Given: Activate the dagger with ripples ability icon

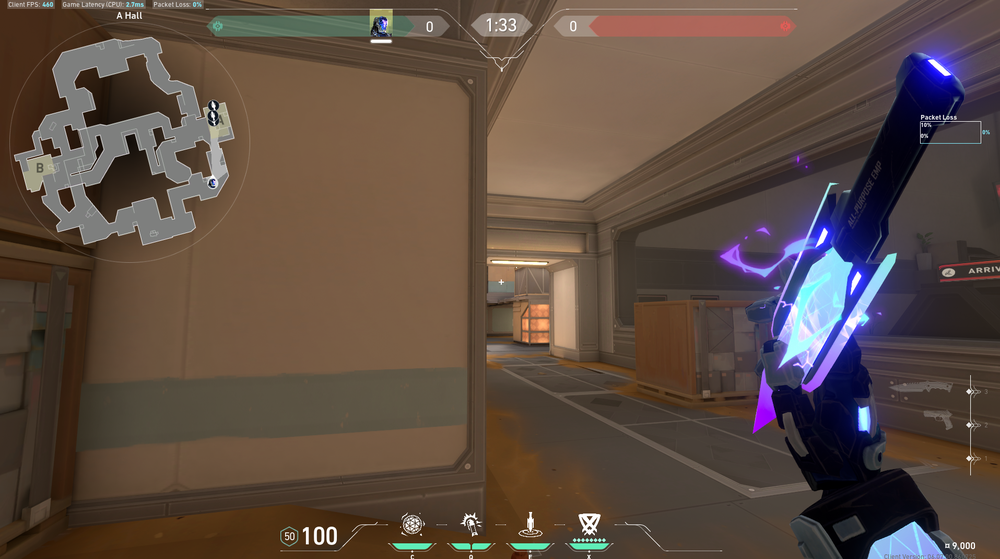Looking at the screenshot, I should 528,523.
